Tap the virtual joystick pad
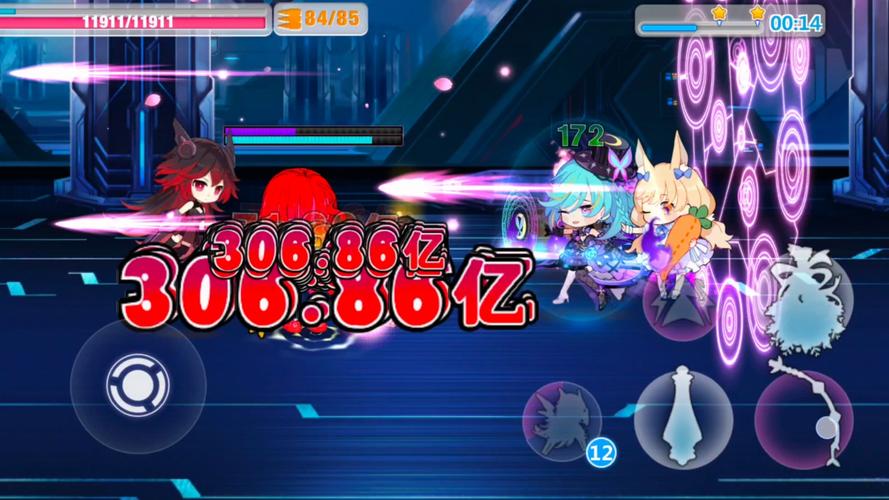Viewport: 889px width, 500px height. [x=137, y=386]
